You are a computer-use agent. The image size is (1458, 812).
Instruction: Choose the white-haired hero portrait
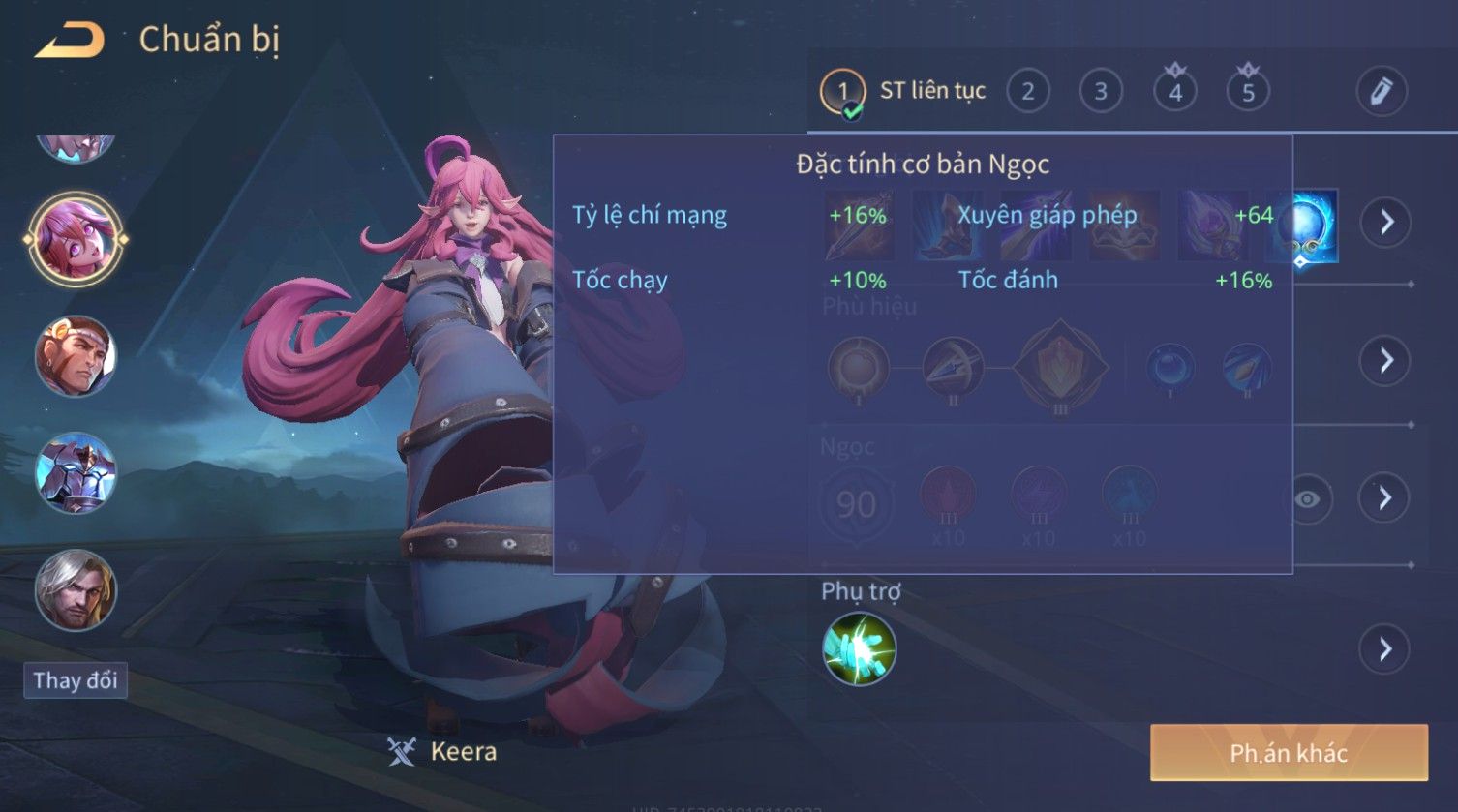pyautogui.click(x=76, y=589)
